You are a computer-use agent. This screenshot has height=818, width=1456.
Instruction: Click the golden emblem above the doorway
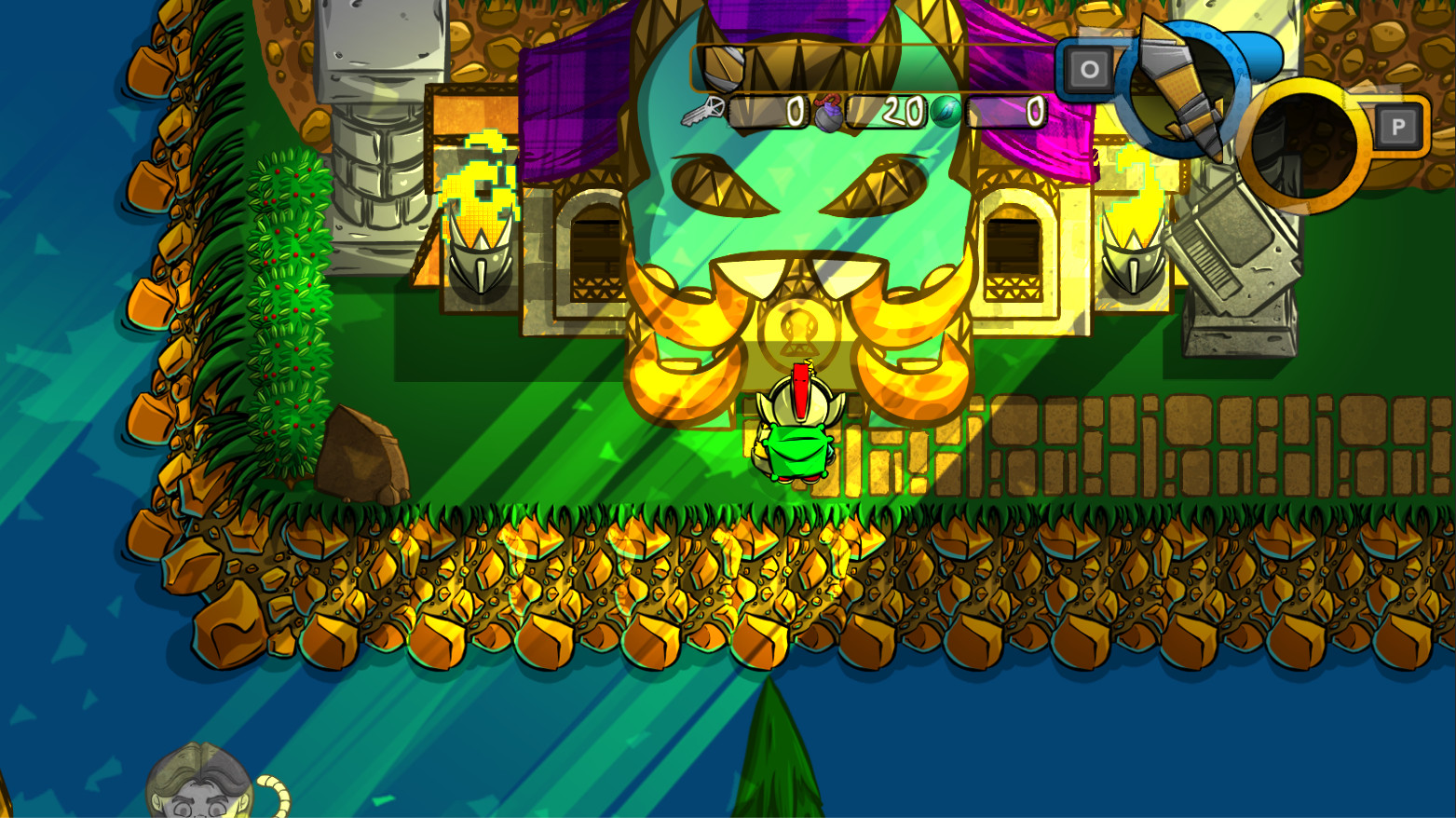(796, 328)
